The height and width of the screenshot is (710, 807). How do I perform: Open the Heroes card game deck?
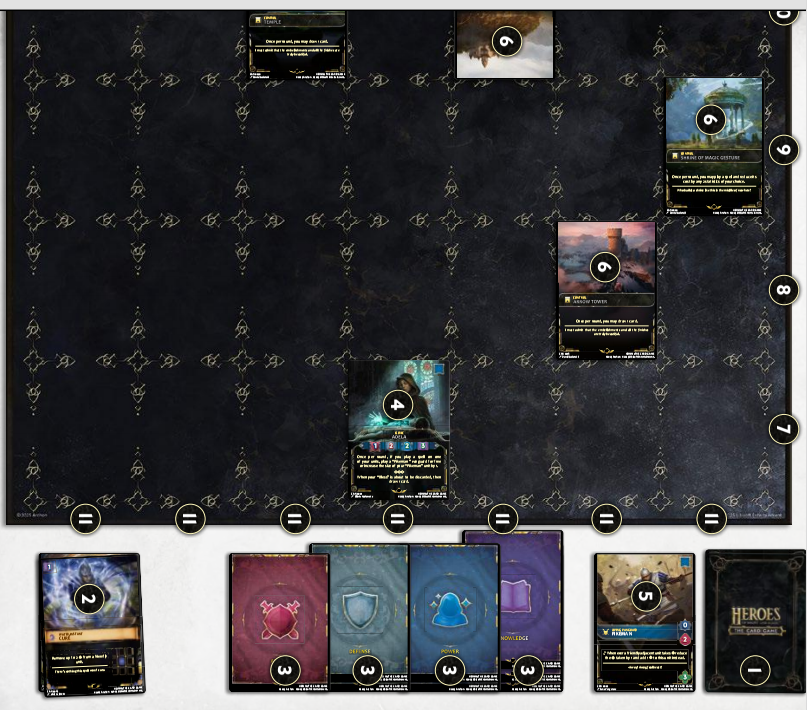pyautogui.click(x=755, y=620)
